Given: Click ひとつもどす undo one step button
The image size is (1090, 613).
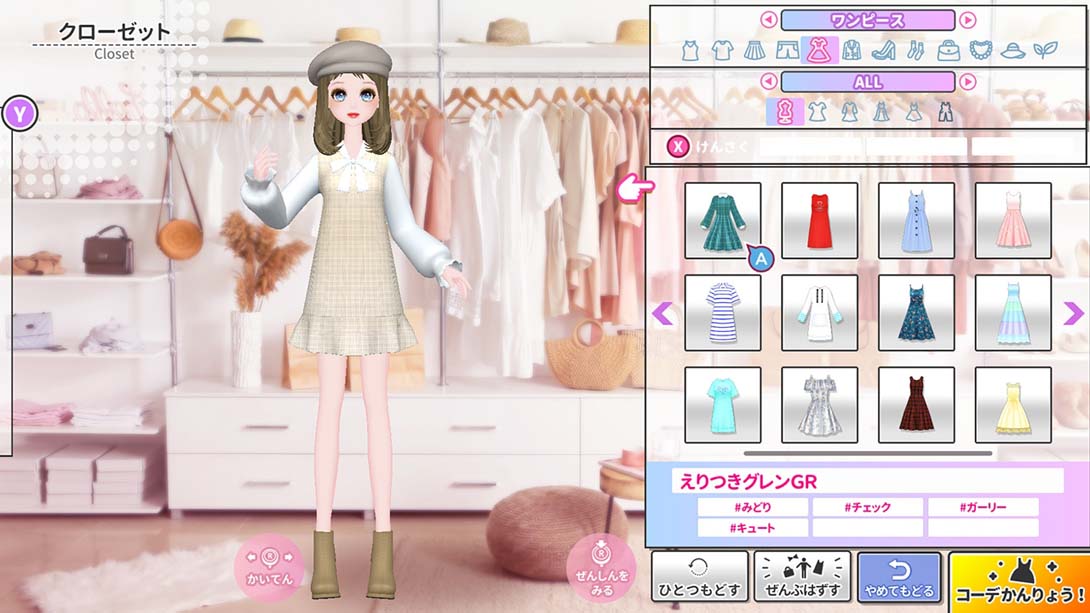Looking at the screenshot, I should click(699, 577).
